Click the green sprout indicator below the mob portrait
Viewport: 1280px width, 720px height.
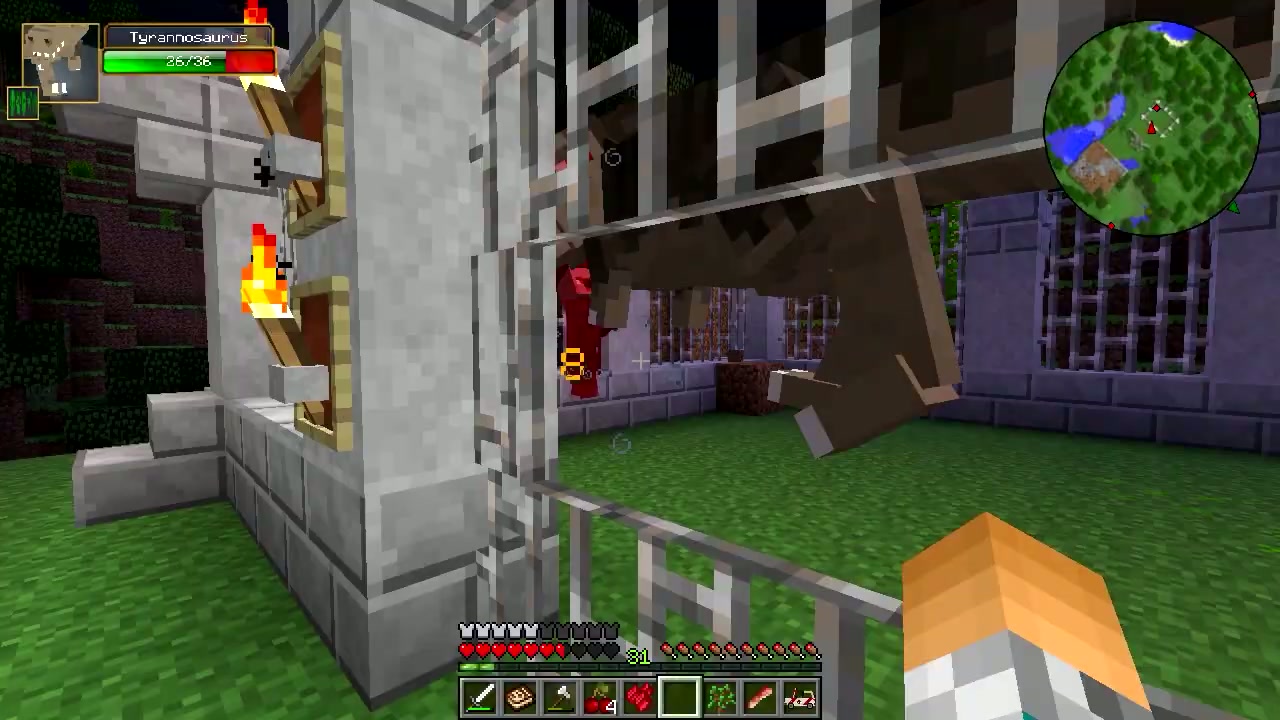click(22, 102)
